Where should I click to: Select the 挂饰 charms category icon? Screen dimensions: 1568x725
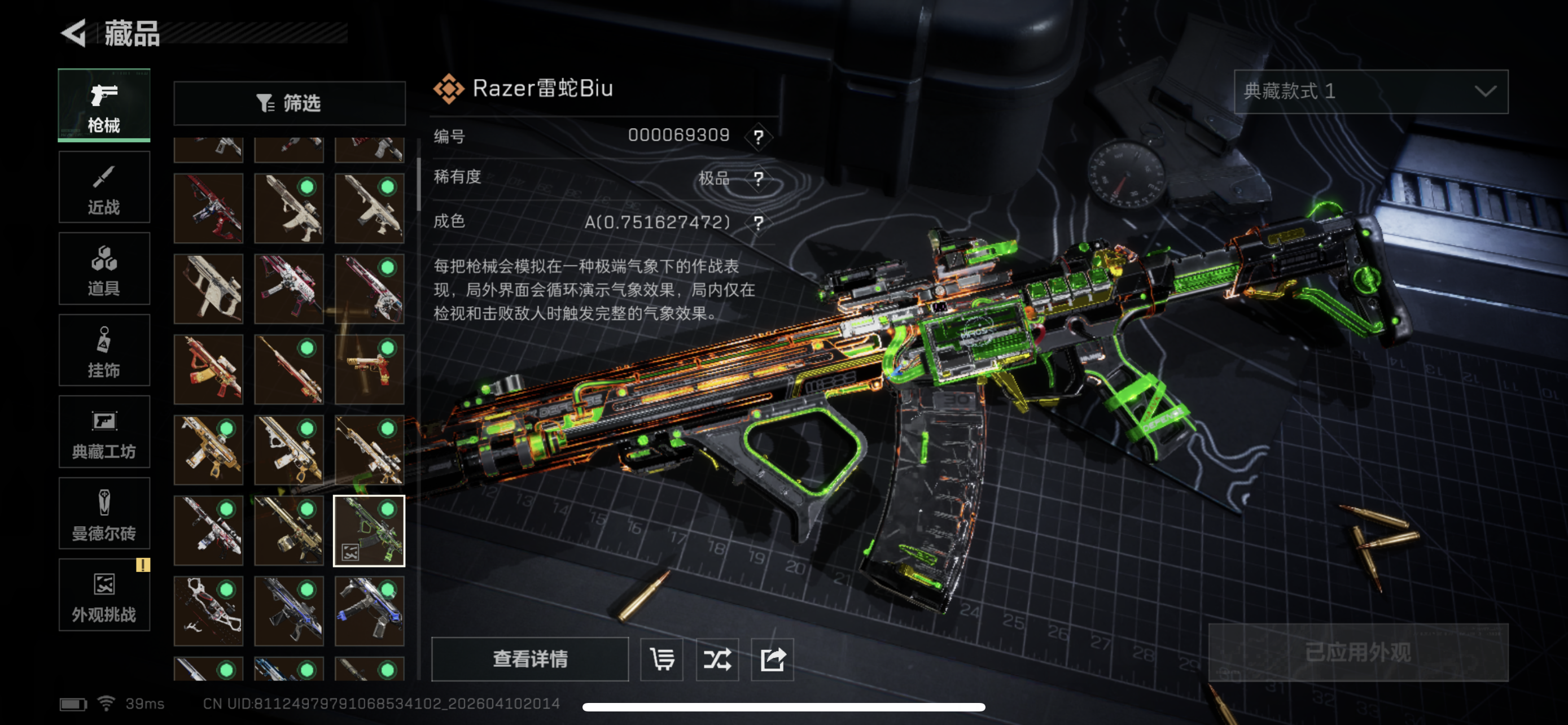103,350
